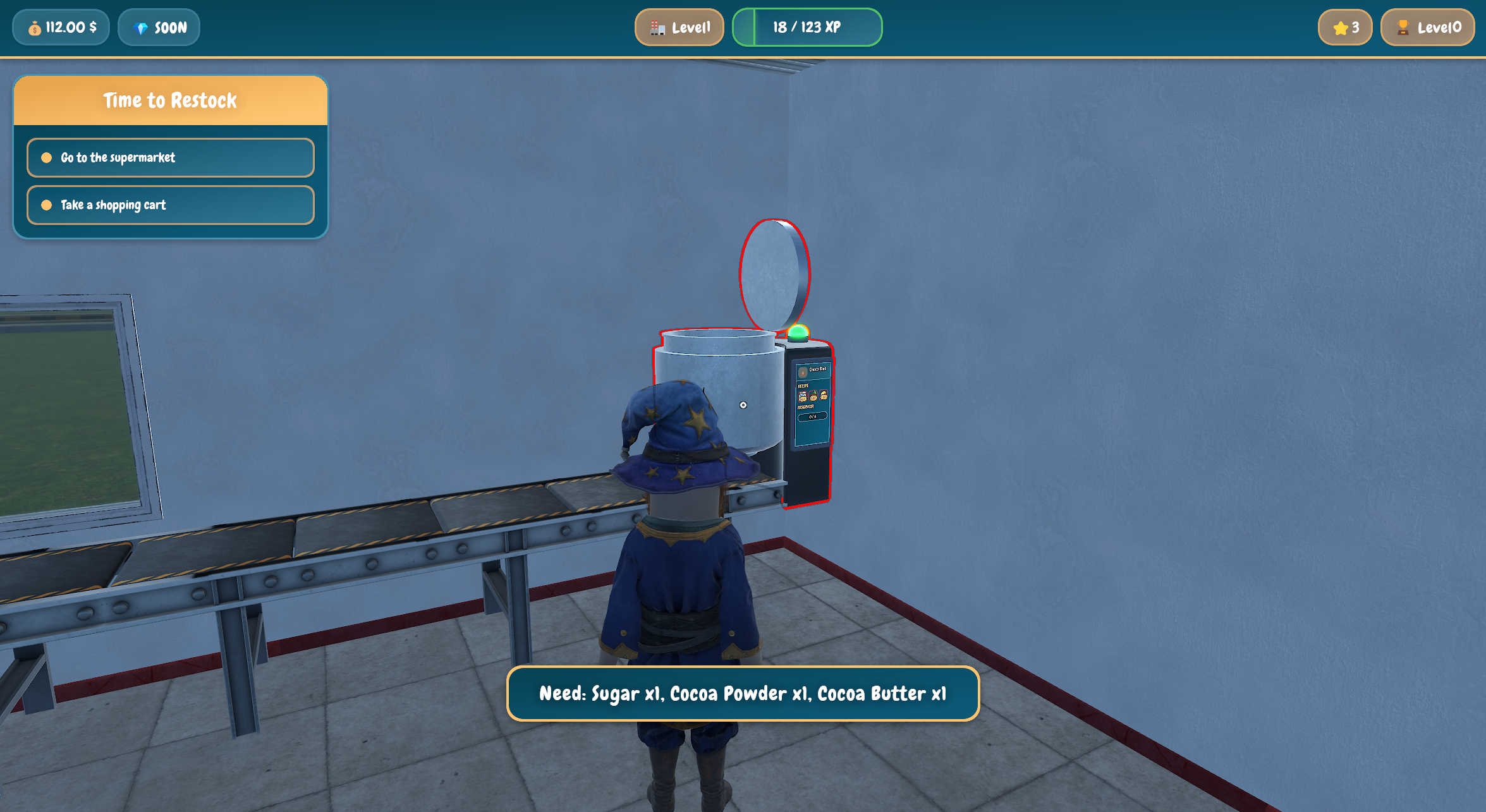Choose the 'Take a shopping cart' objective
1486x812 pixels.
(170, 205)
